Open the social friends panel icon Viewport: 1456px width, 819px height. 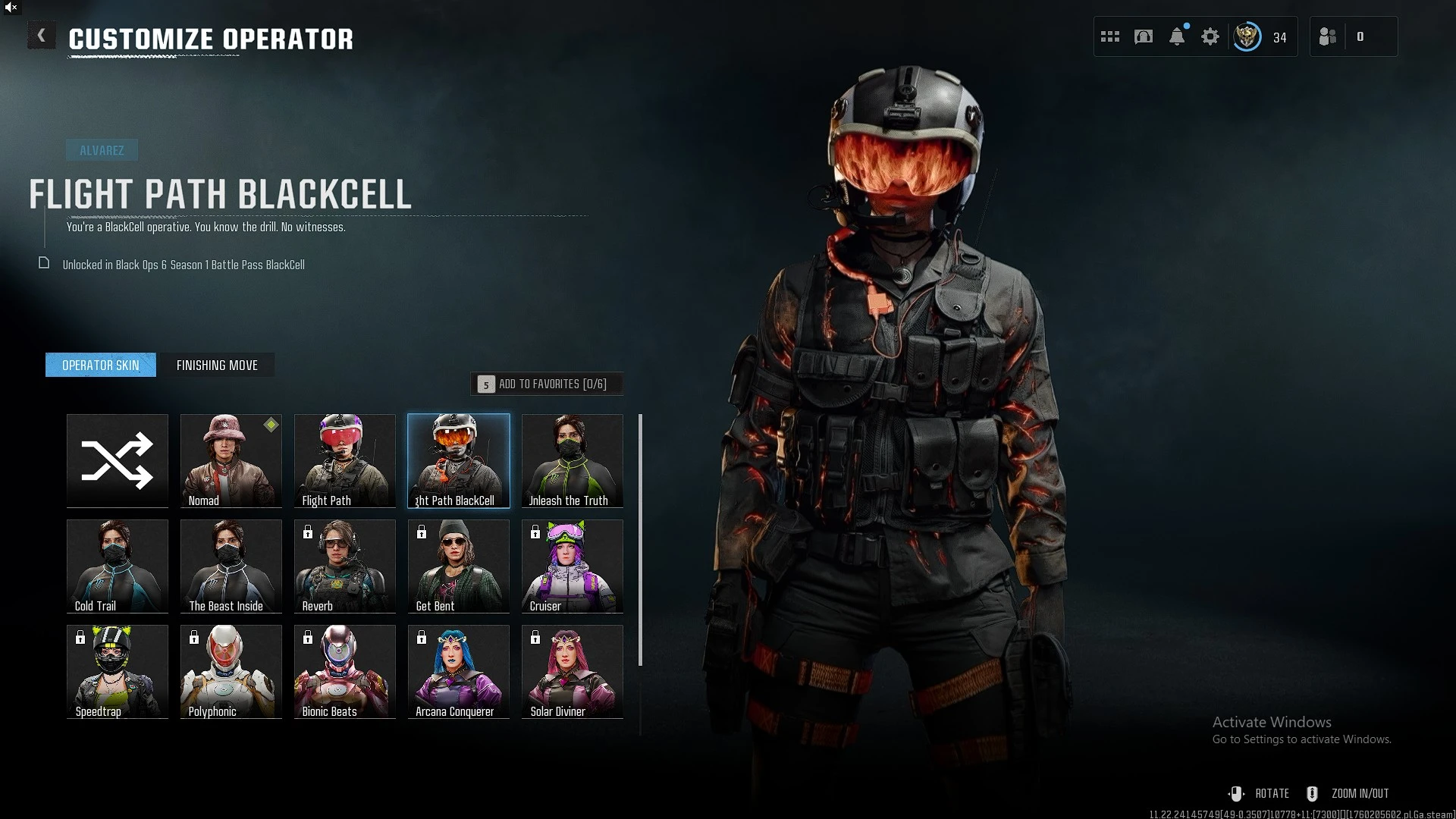point(1327,36)
